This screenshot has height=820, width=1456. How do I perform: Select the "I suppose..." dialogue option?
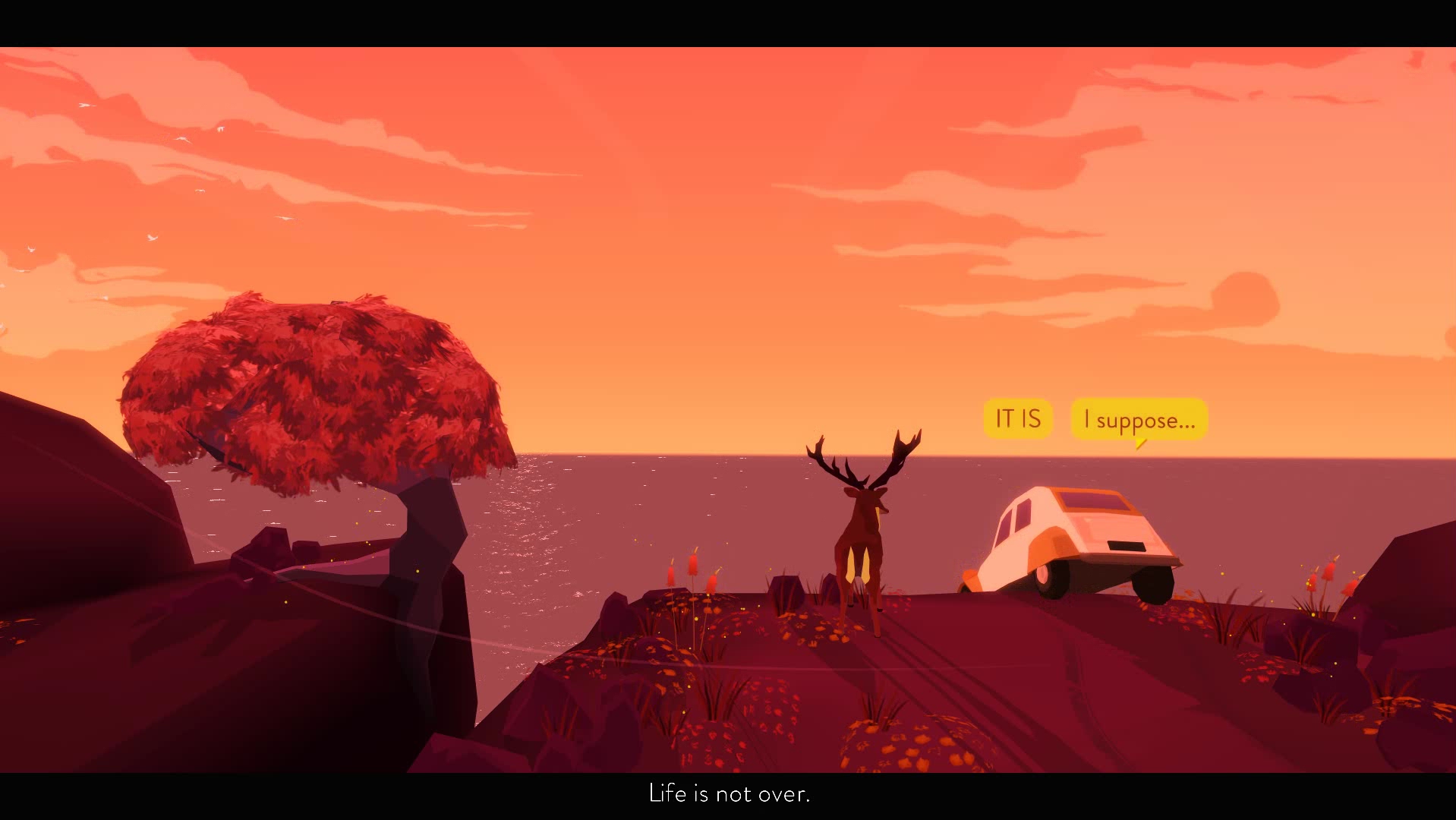pyautogui.click(x=1139, y=419)
